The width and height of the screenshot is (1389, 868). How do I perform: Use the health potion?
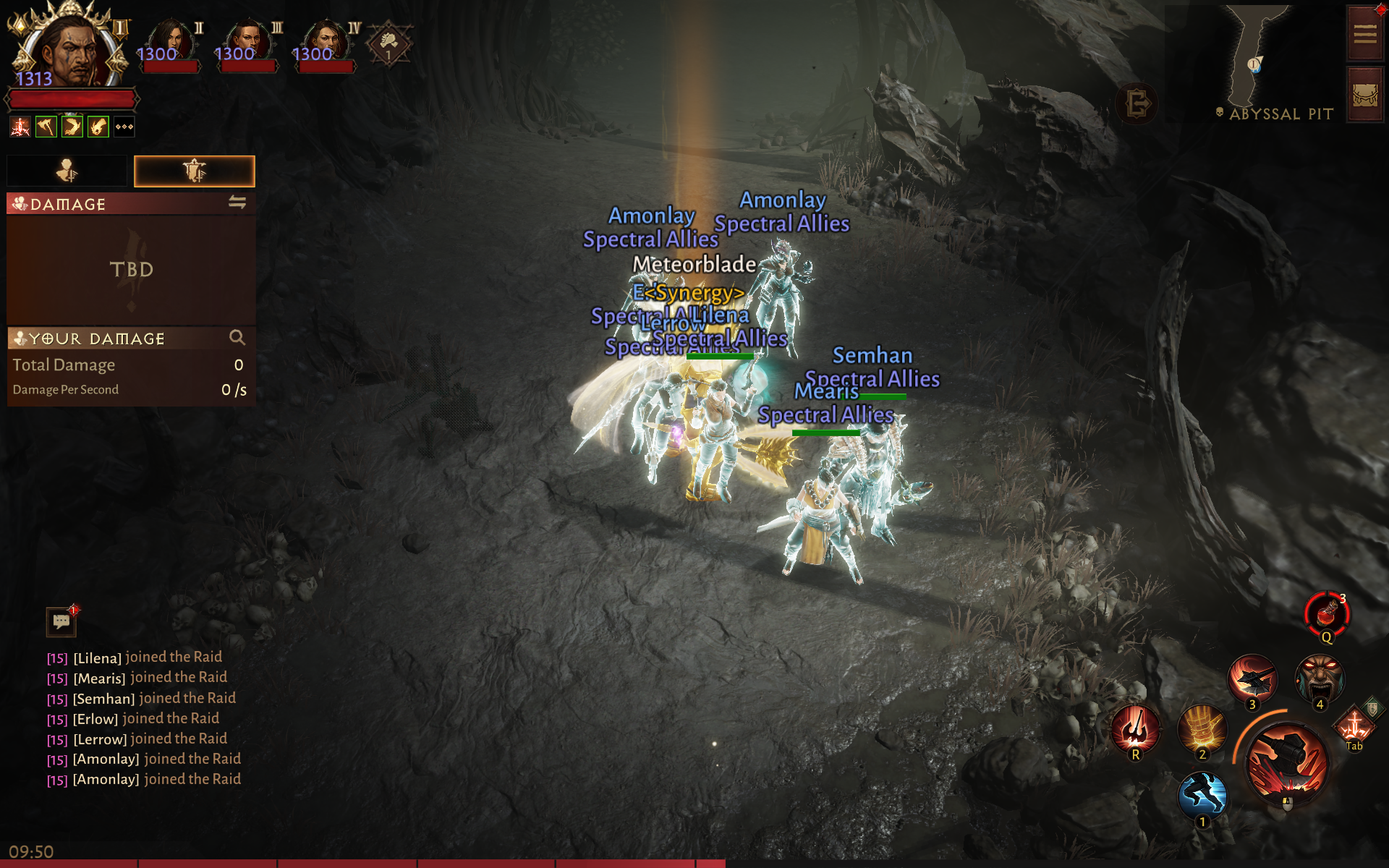click(x=1327, y=614)
